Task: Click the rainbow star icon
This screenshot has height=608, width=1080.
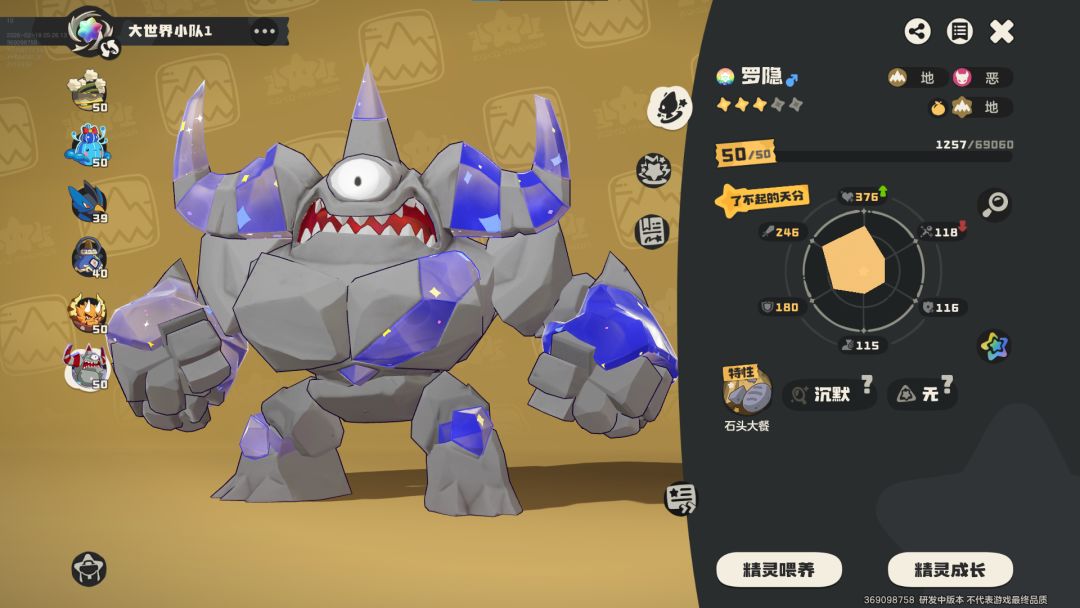Action: 994,347
